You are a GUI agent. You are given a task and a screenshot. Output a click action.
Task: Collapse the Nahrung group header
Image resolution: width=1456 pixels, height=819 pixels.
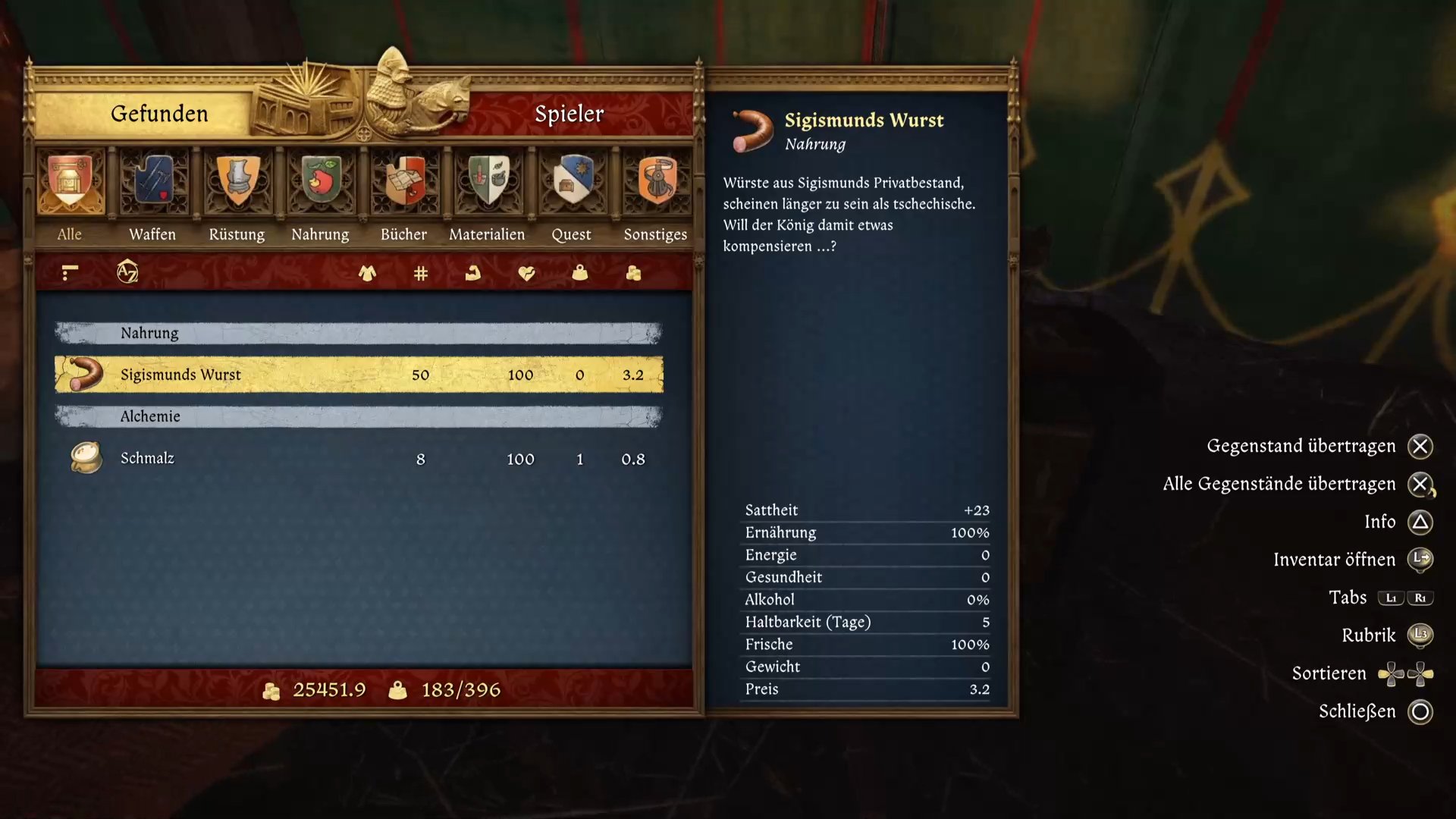click(x=359, y=333)
